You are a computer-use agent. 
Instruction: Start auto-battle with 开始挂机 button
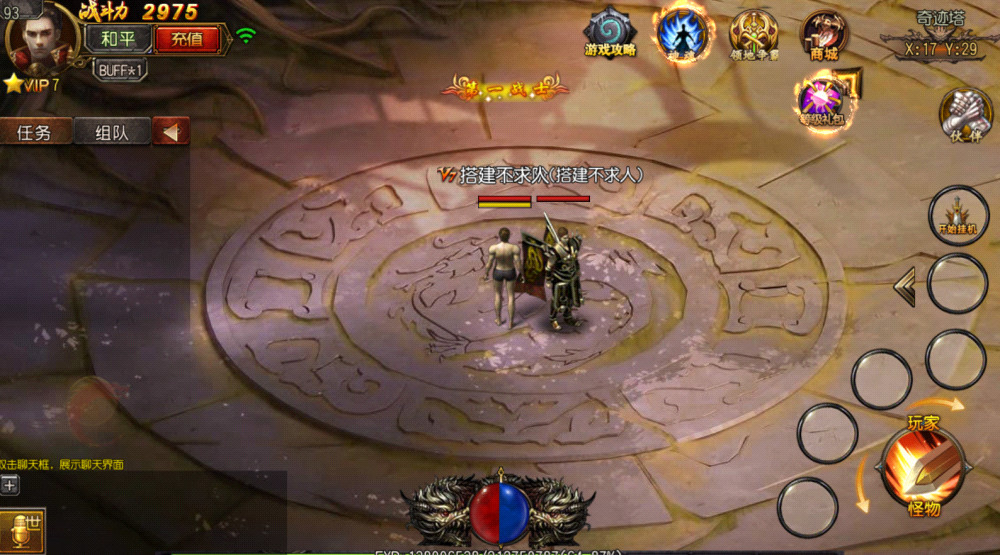click(x=957, y=215)
